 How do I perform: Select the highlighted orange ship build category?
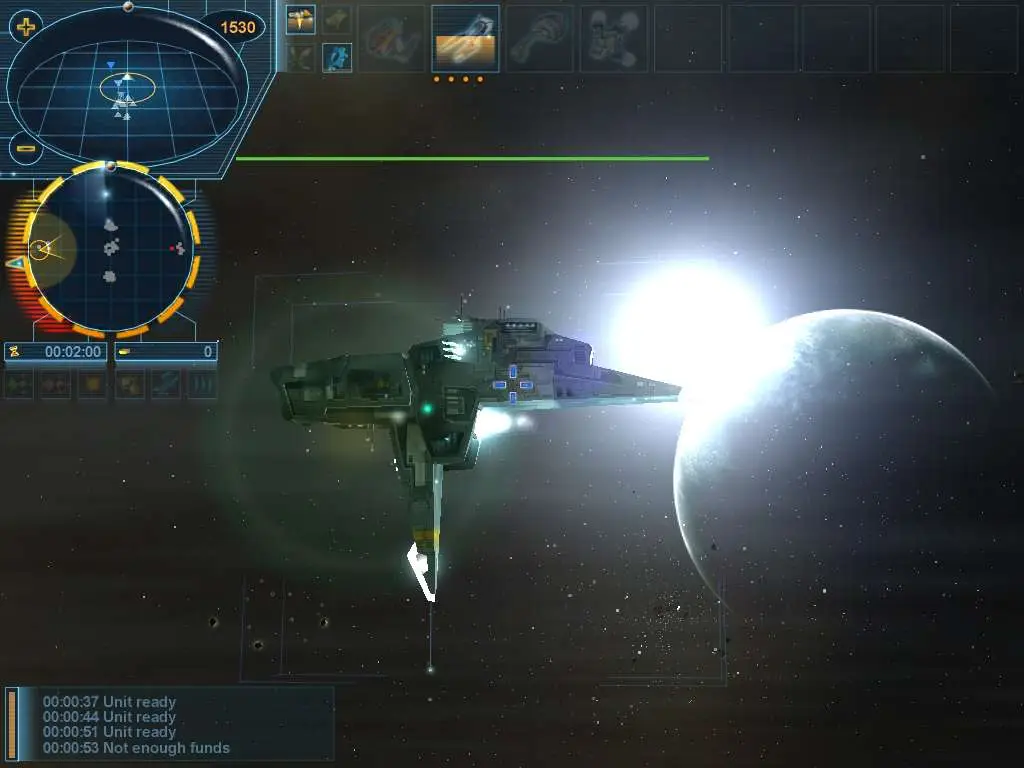click(x=300, y=19)
